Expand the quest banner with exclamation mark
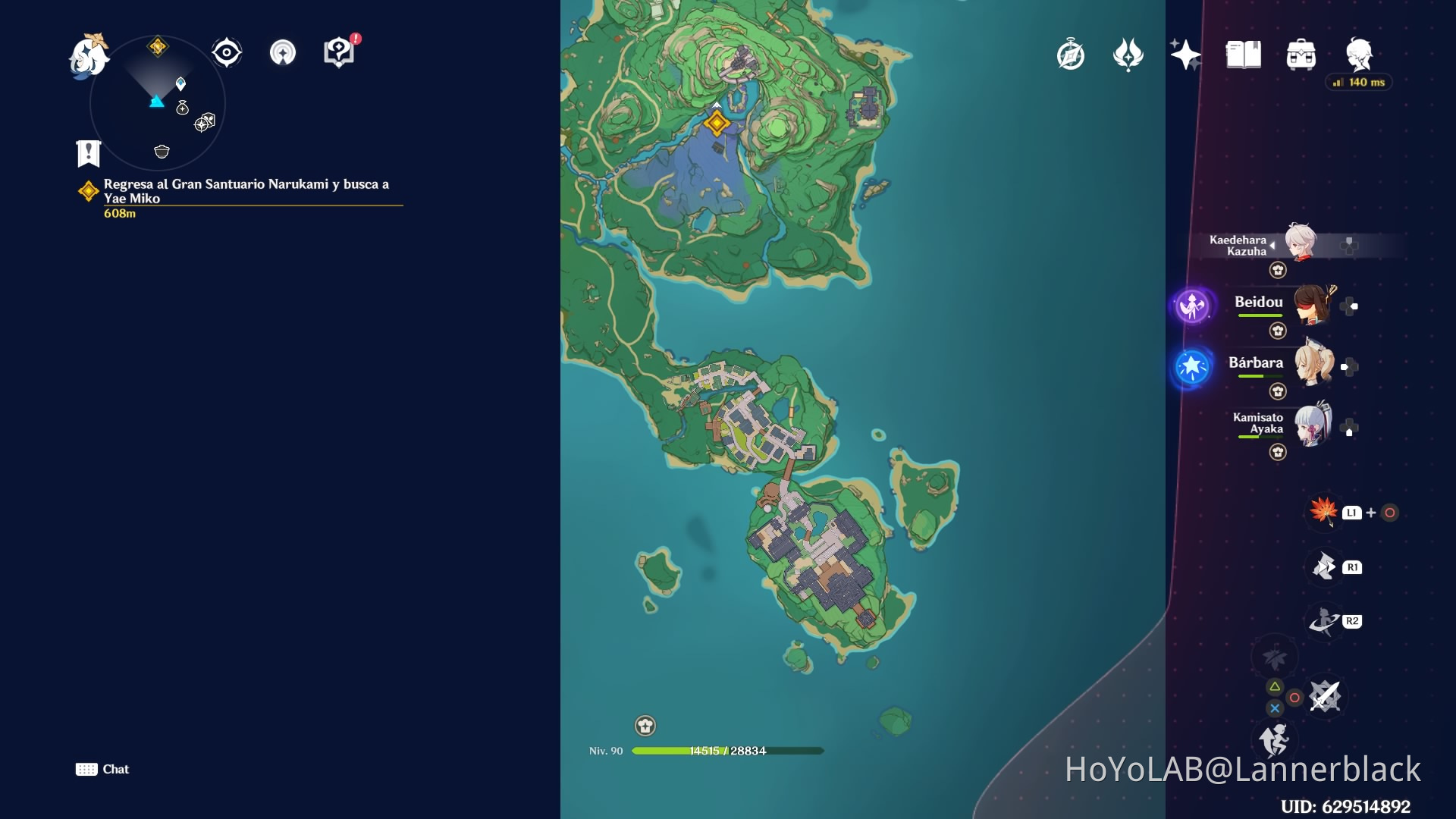 coord(88,154)
